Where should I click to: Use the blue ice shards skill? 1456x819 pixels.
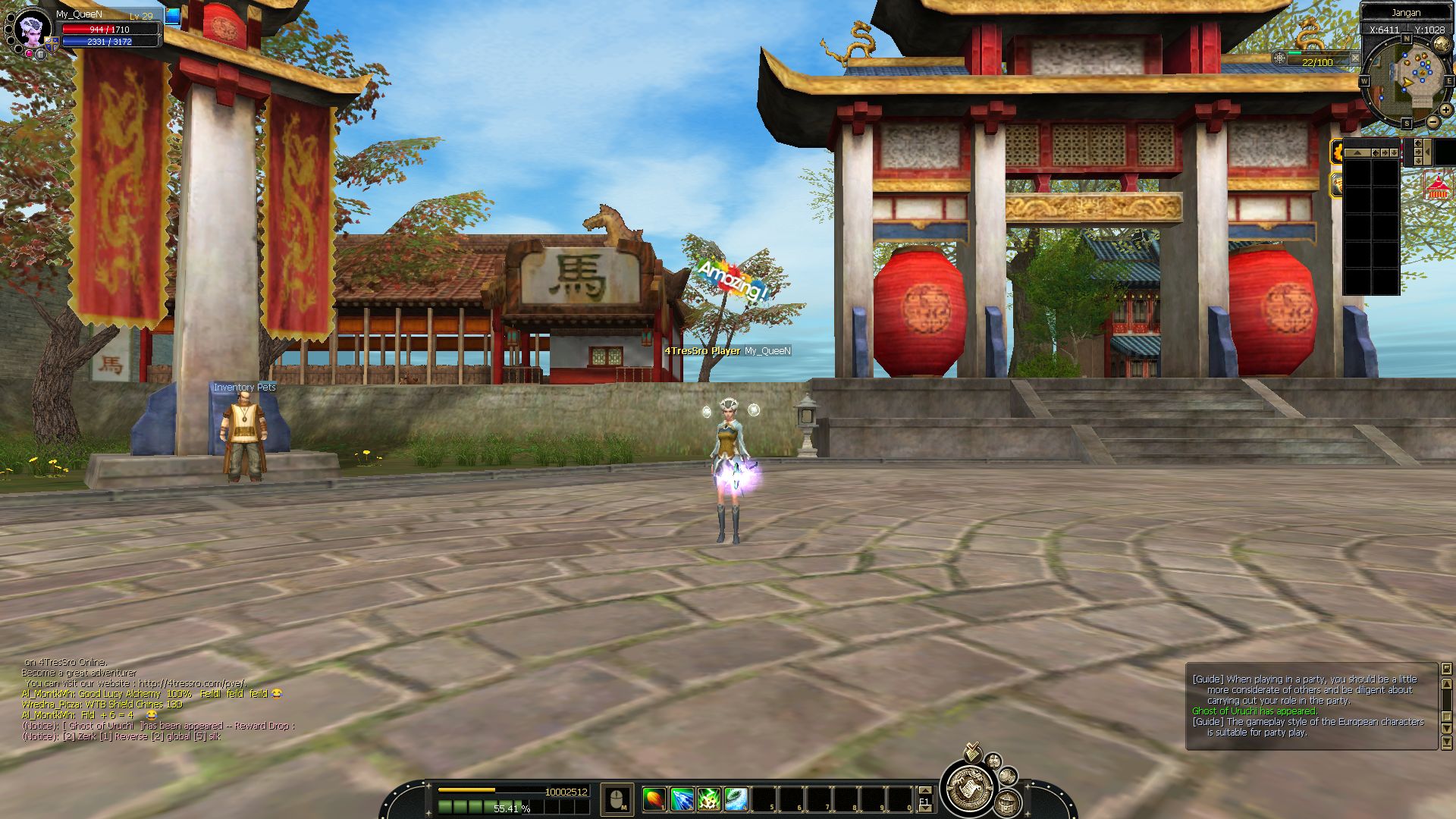(x=682, y=799)
